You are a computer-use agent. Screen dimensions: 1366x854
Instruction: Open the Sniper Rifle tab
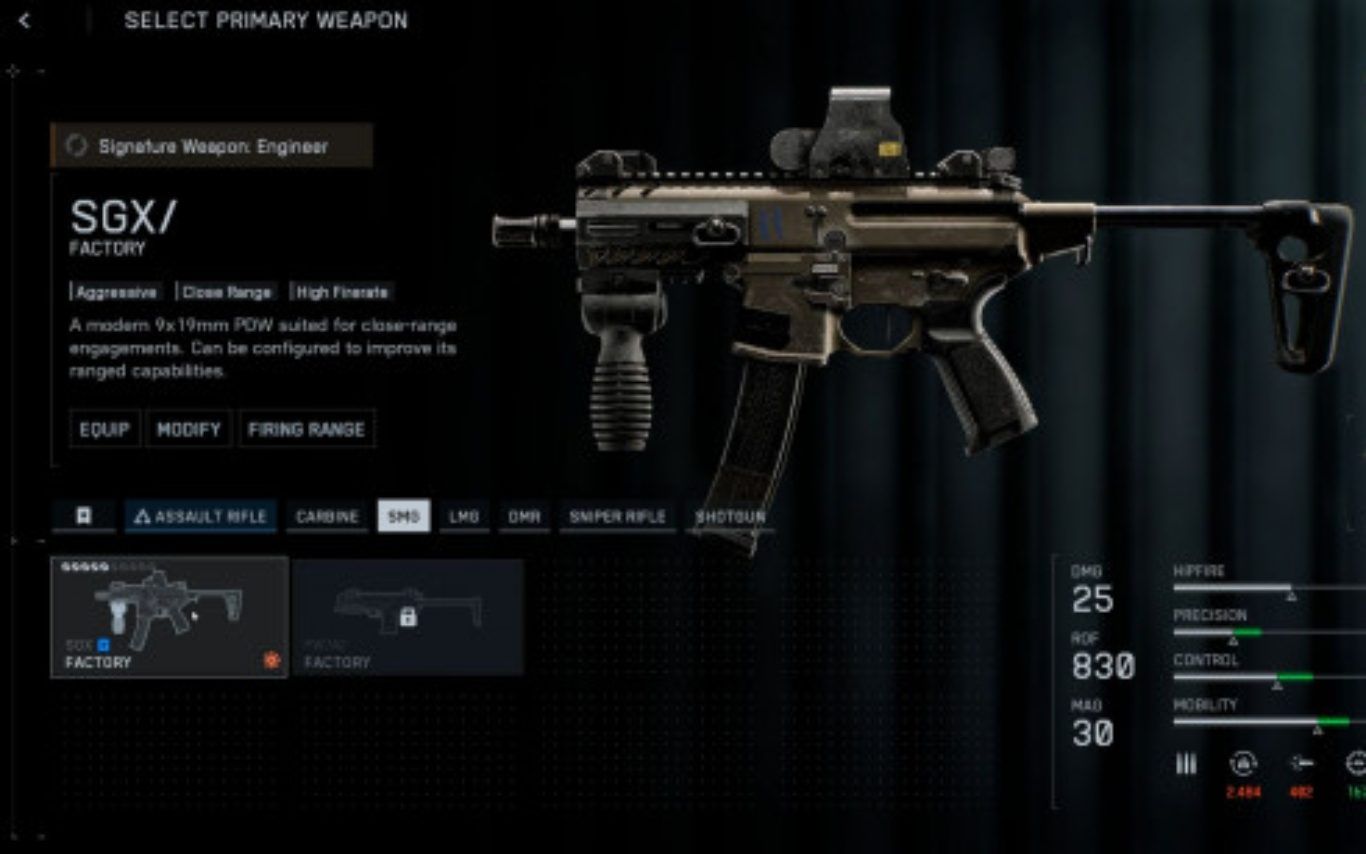click(617, 516)
